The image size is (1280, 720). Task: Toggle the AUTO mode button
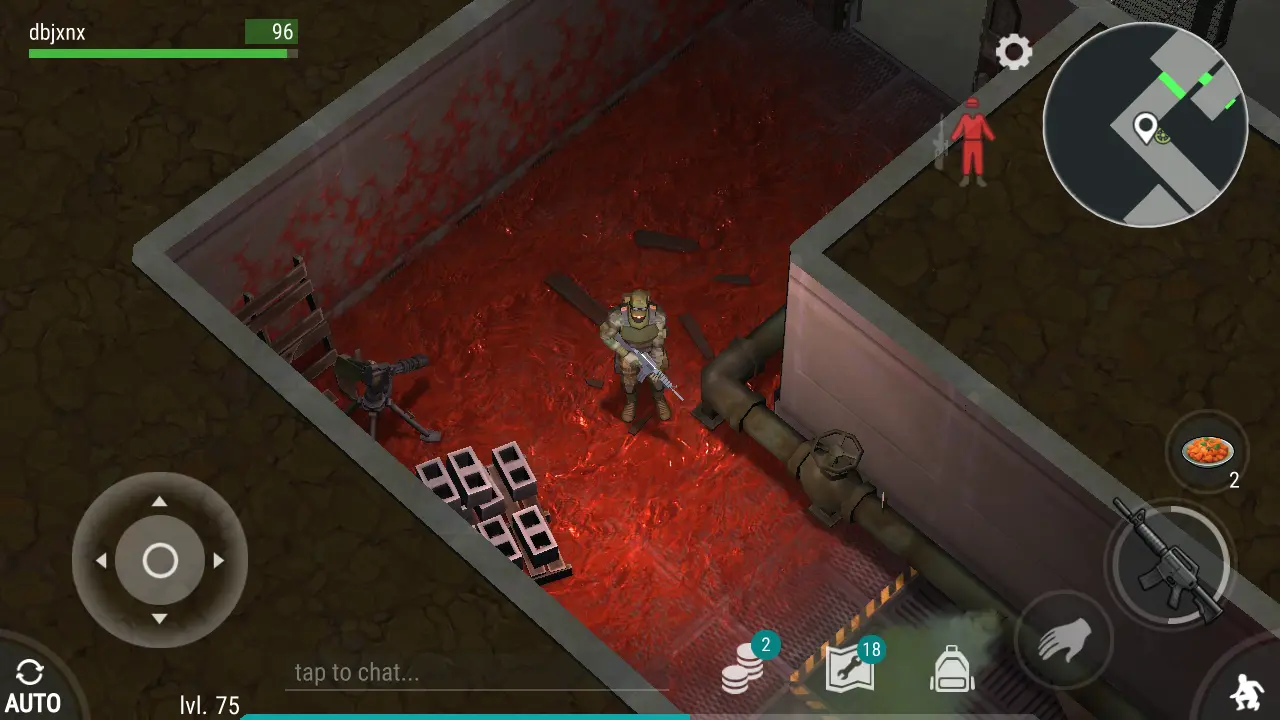(31, 687)
